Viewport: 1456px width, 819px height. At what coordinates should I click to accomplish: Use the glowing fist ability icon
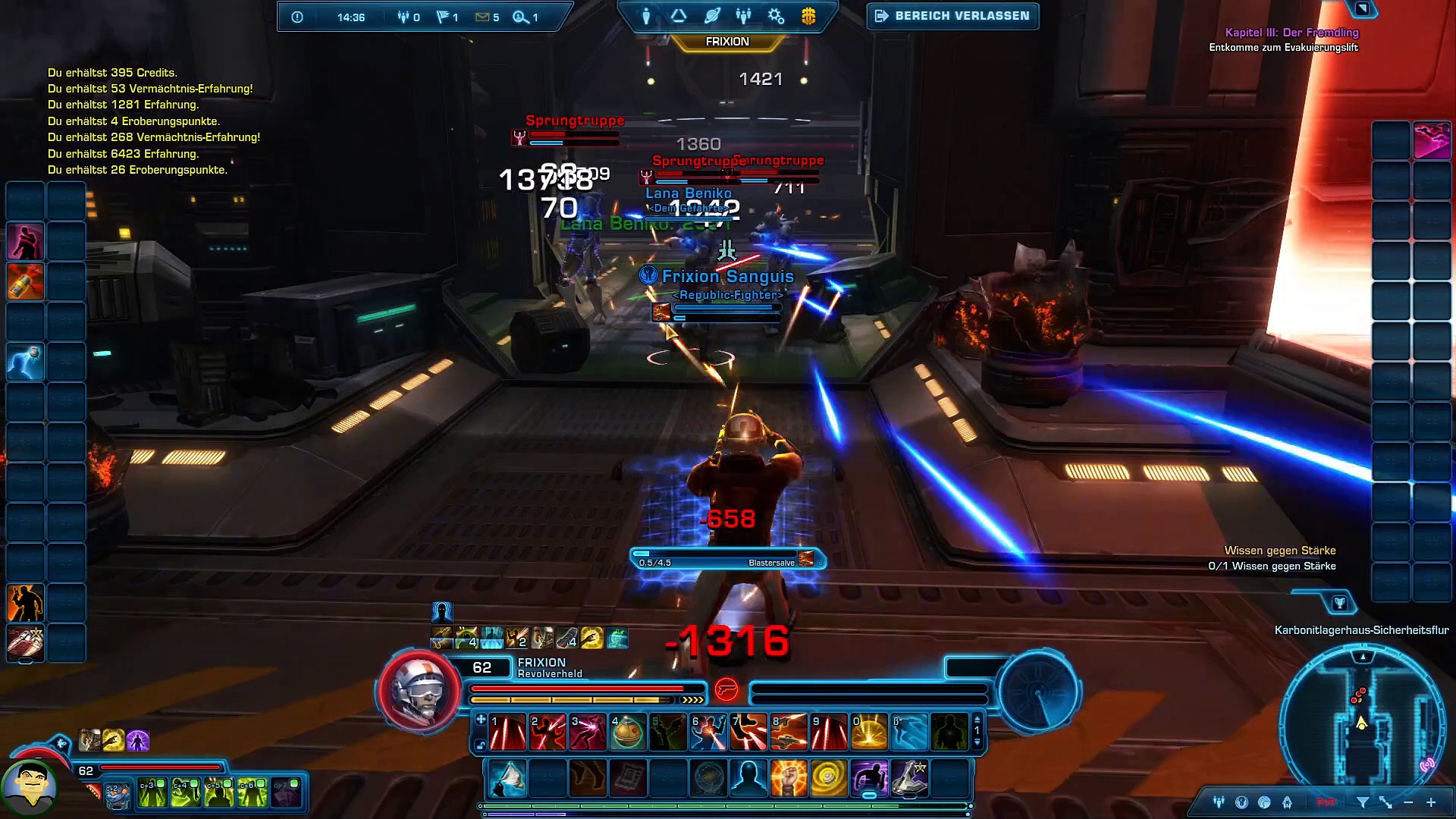coord(789,779)
